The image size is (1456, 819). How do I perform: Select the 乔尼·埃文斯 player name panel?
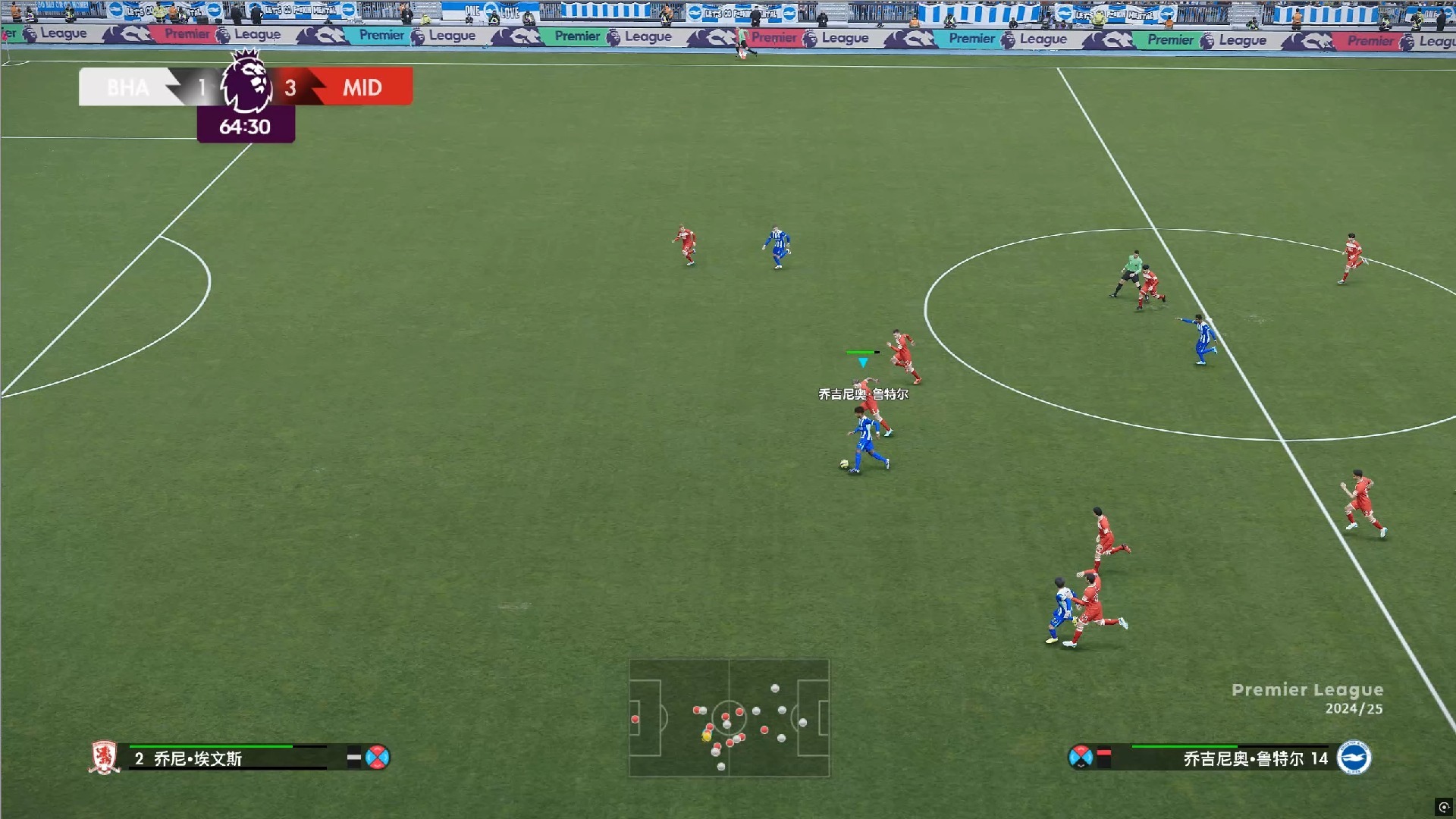tap(227, 758)
